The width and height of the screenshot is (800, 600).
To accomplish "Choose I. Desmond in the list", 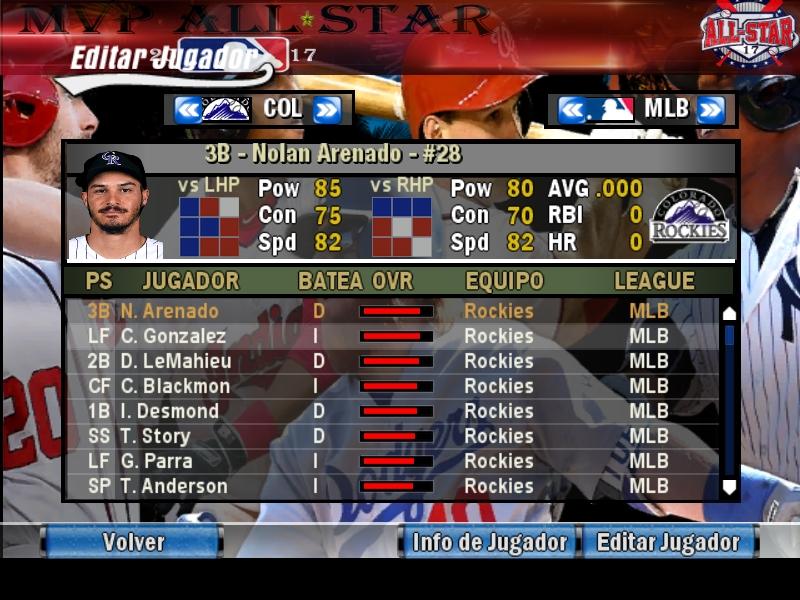I will click(169, 411).
